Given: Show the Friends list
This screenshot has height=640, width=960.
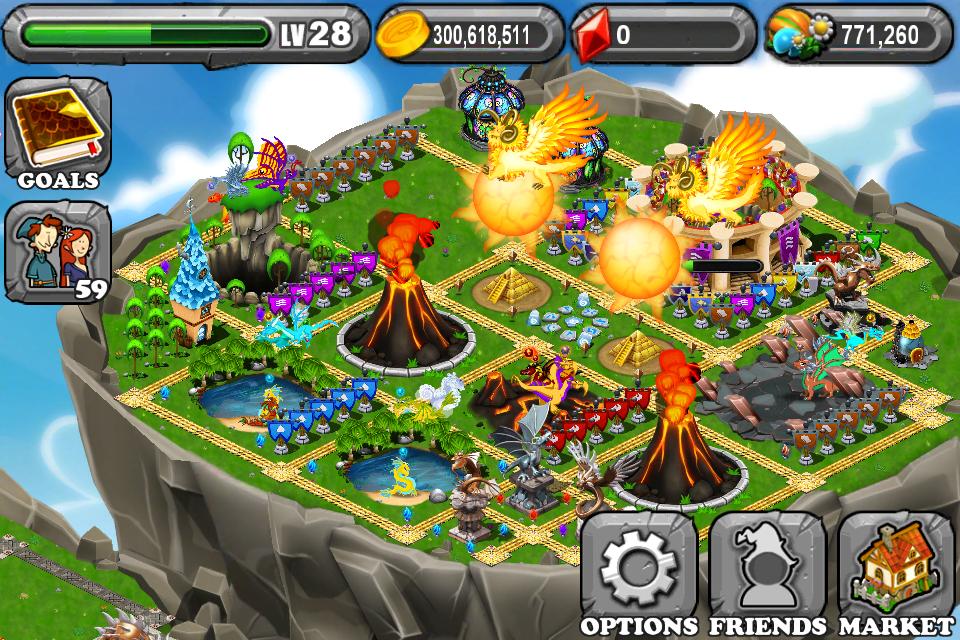Looking at the screenshot, I should pos(767,572).
